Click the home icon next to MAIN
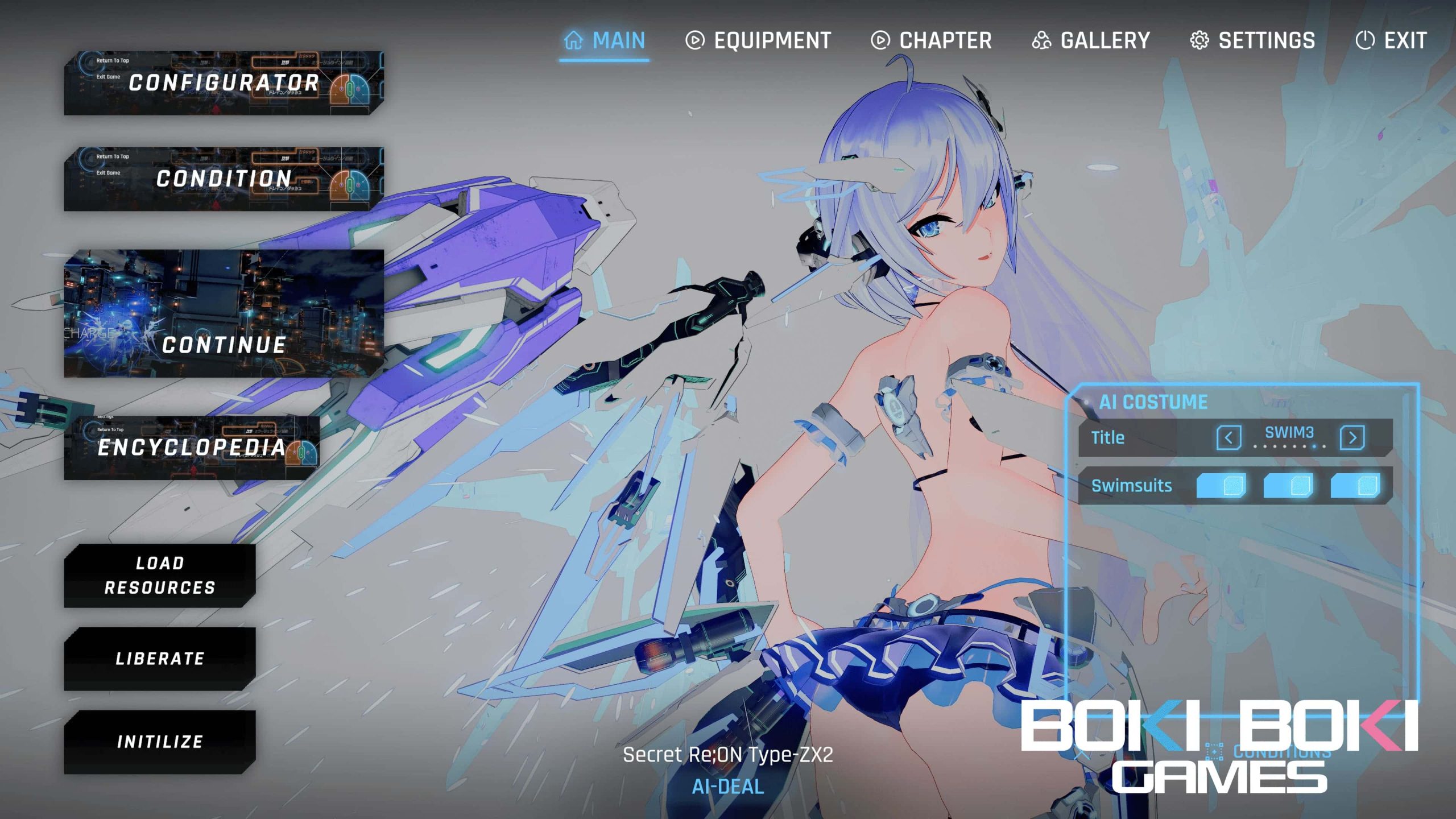Viewport: 1456px width, 819px height. [573, 40]
